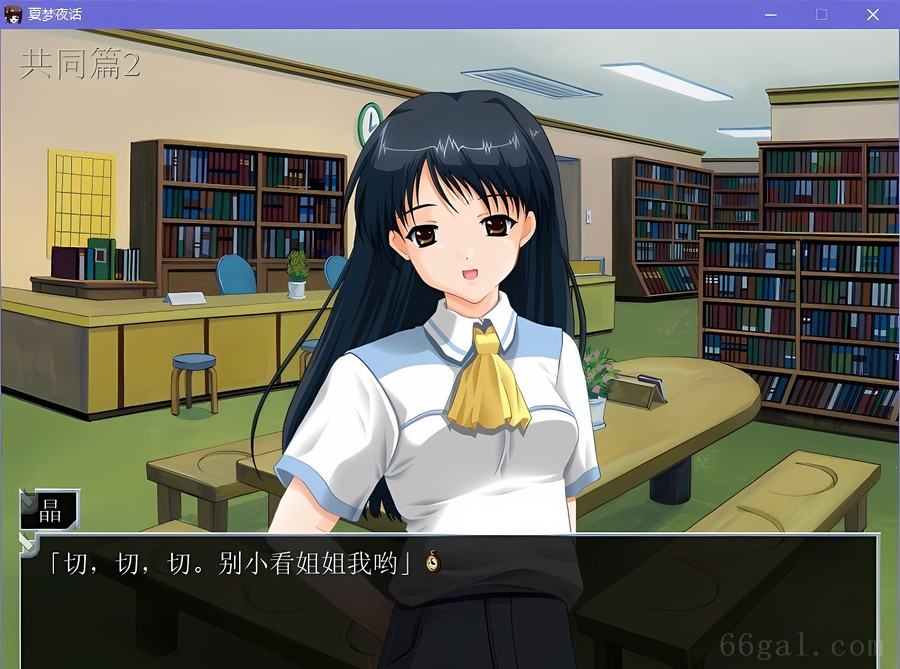
Task: Close the game window
Action: (x=872, y=14)
